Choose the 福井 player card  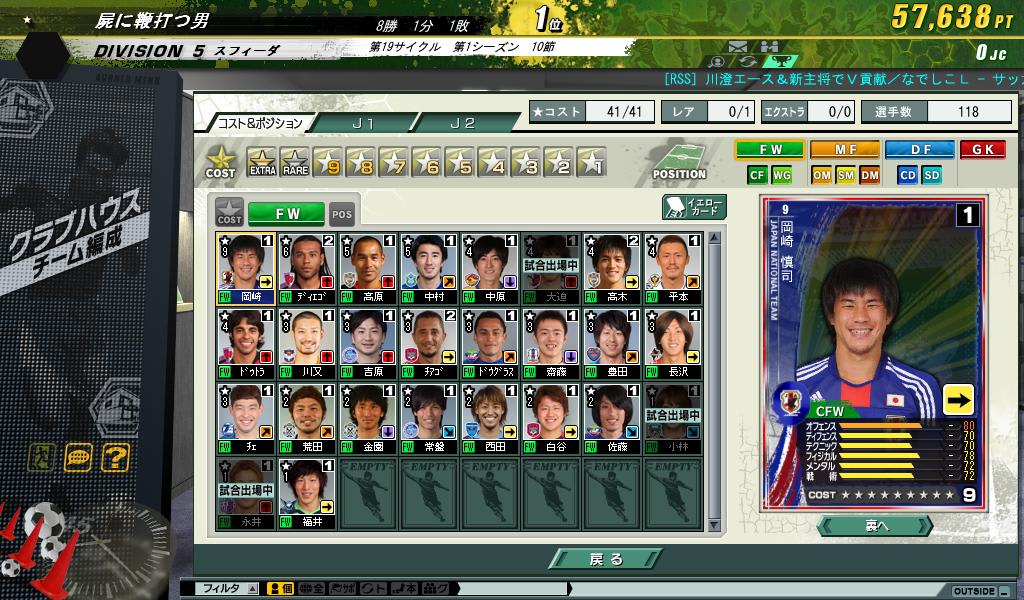[x=307, y=494]
